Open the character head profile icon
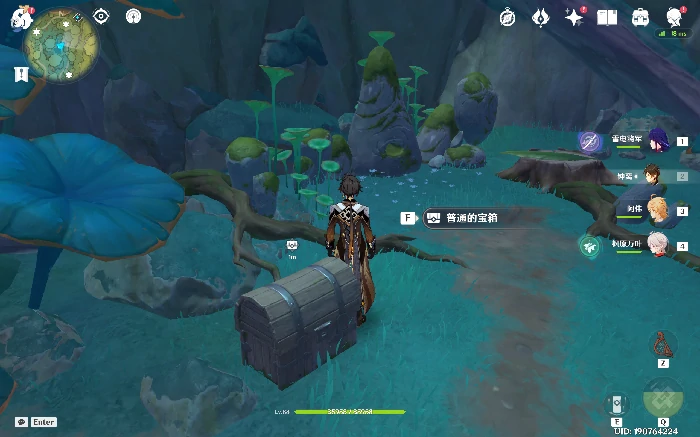The height and width of the screenshot is (437, 700). click(672, 15)
